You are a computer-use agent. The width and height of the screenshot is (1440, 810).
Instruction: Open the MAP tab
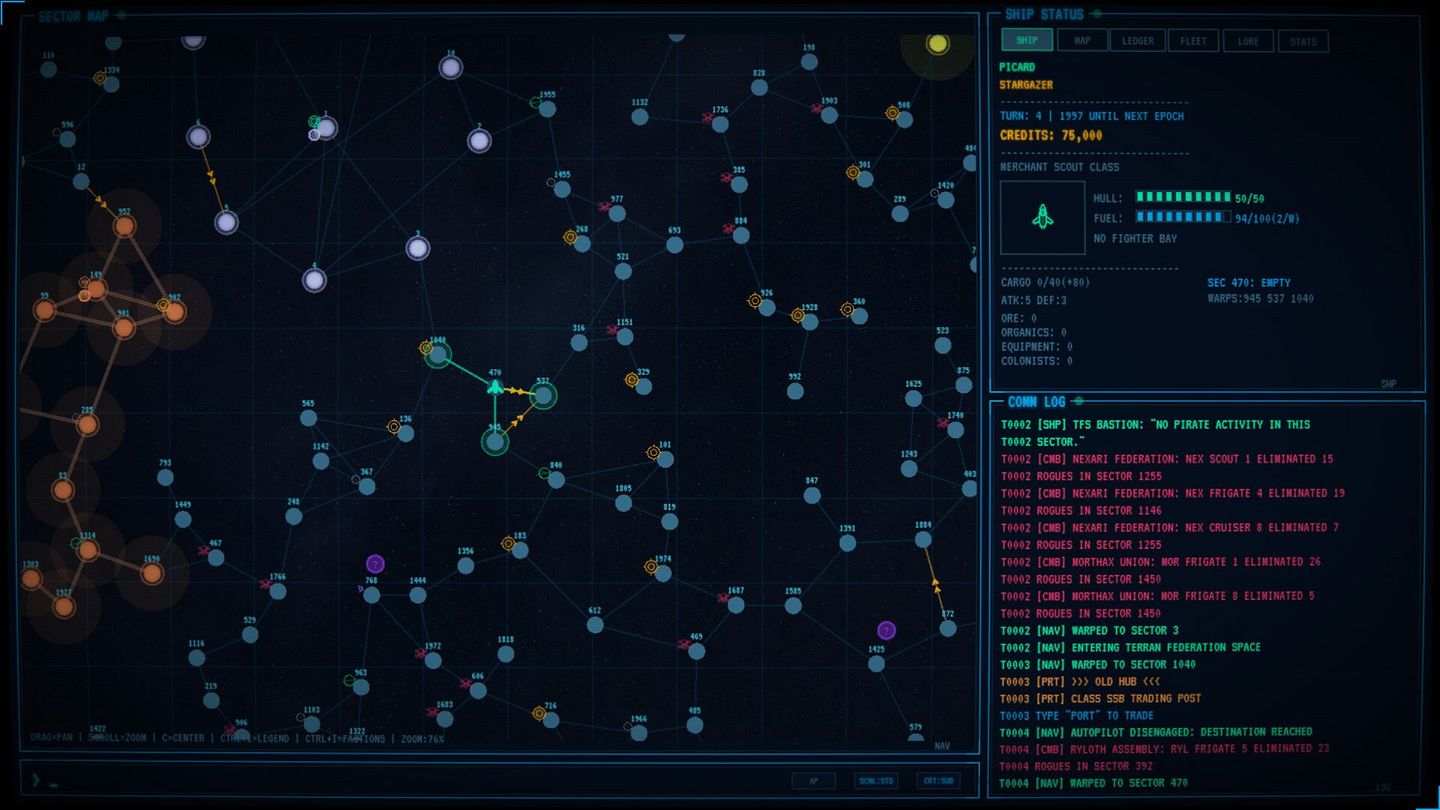coord(1082,40)
